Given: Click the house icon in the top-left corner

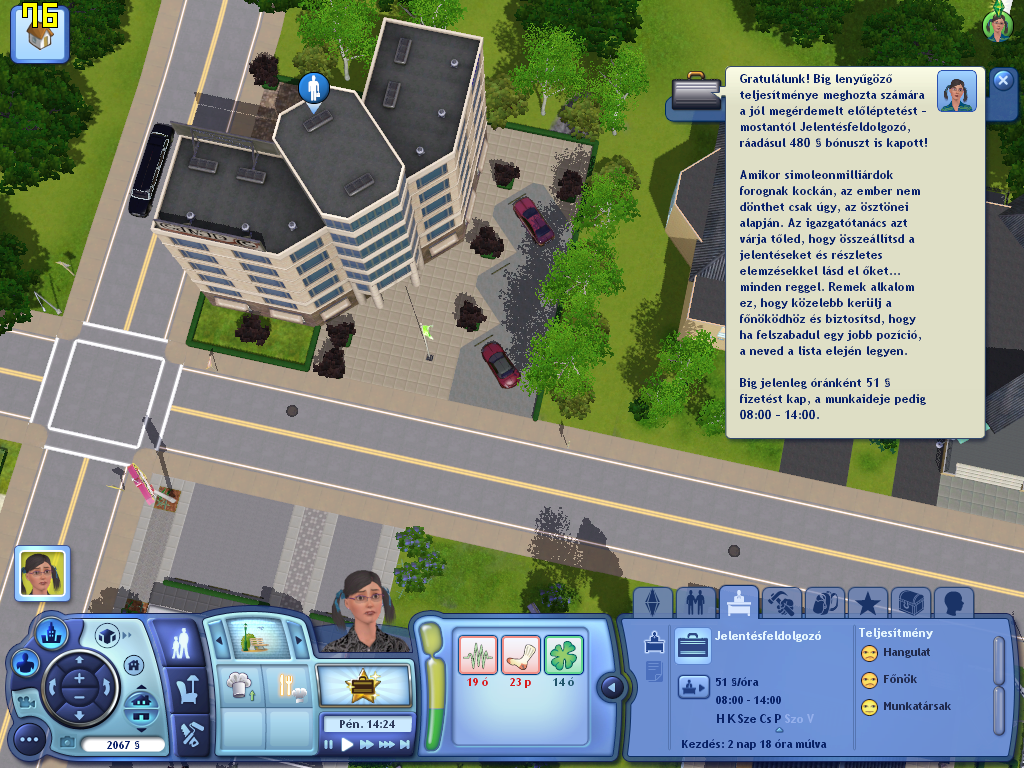Looking at the screenshot, I should click(40, 35).
